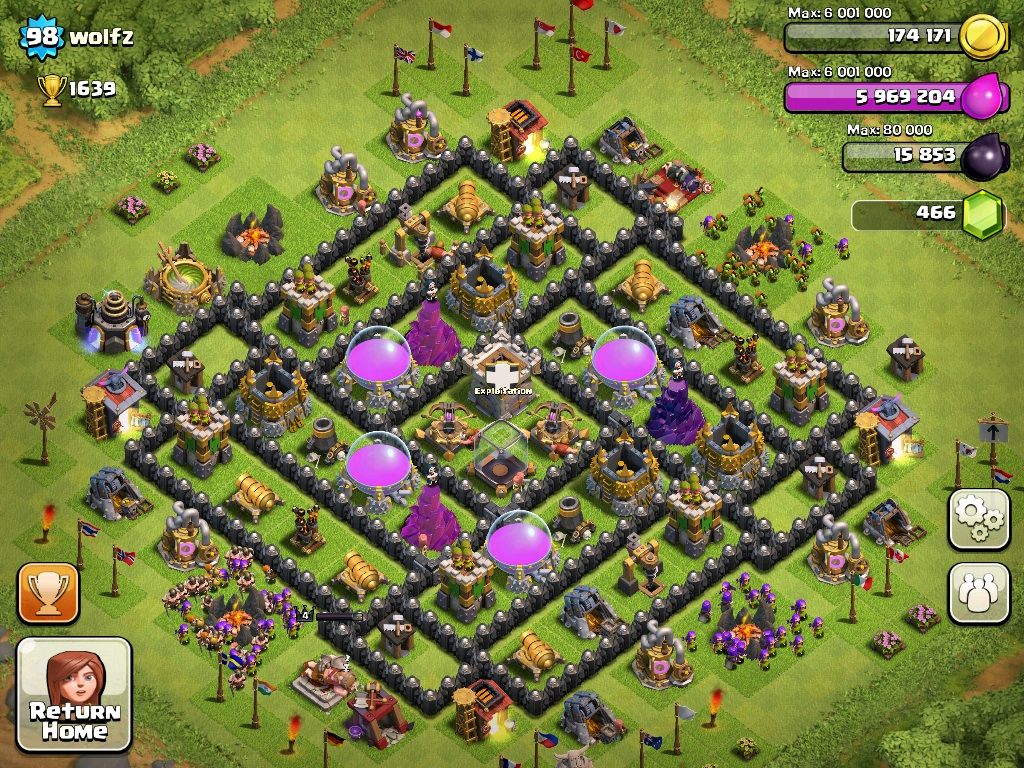Tap the green gem icon
Image resolution: width=1024 pixels, height=768 pixels.
tap(982, 214)
